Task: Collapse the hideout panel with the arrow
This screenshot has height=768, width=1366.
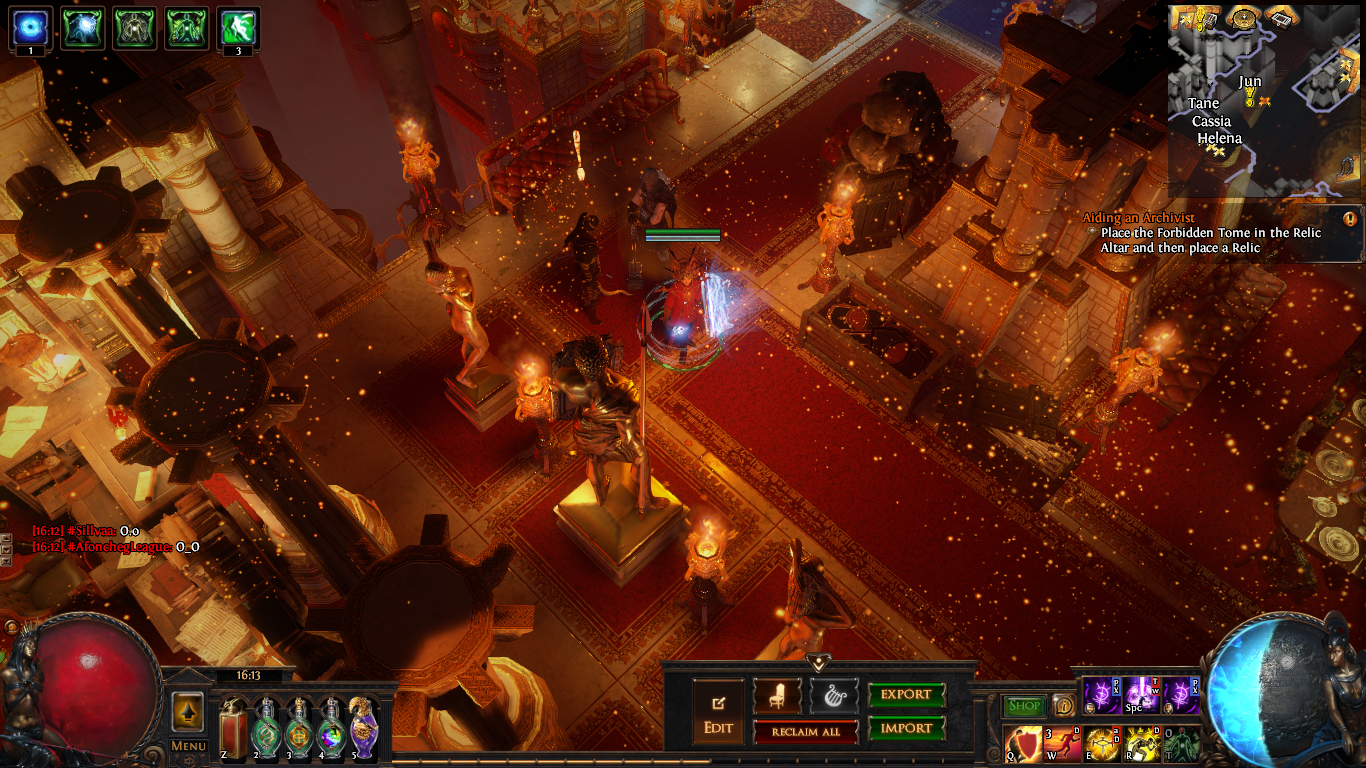Action: (819, 662)
